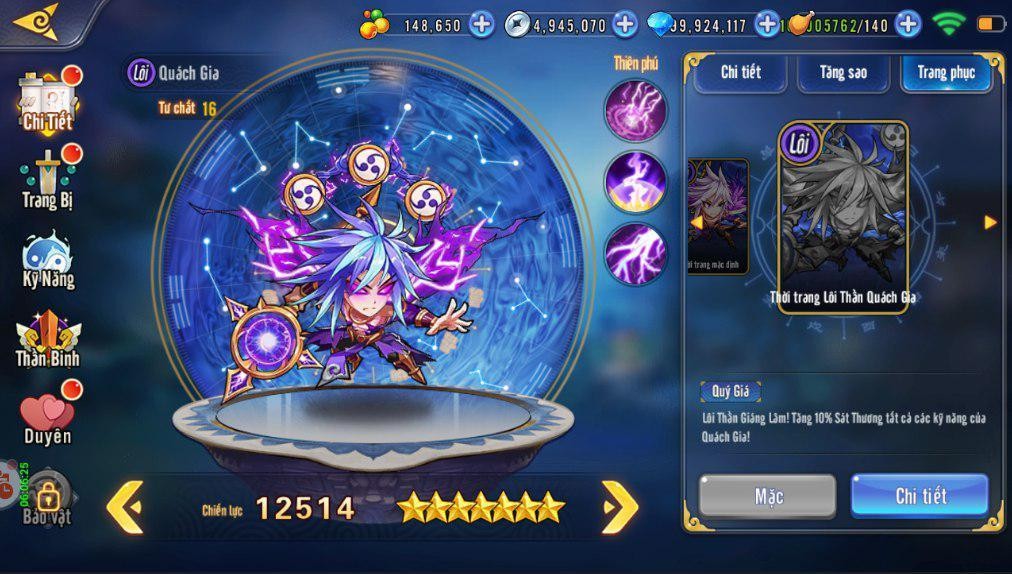The height and width of the screenshot is (574, 1012).
Task: Switch to the next hero with the right arrow
Action: click(x=619, y=507)
